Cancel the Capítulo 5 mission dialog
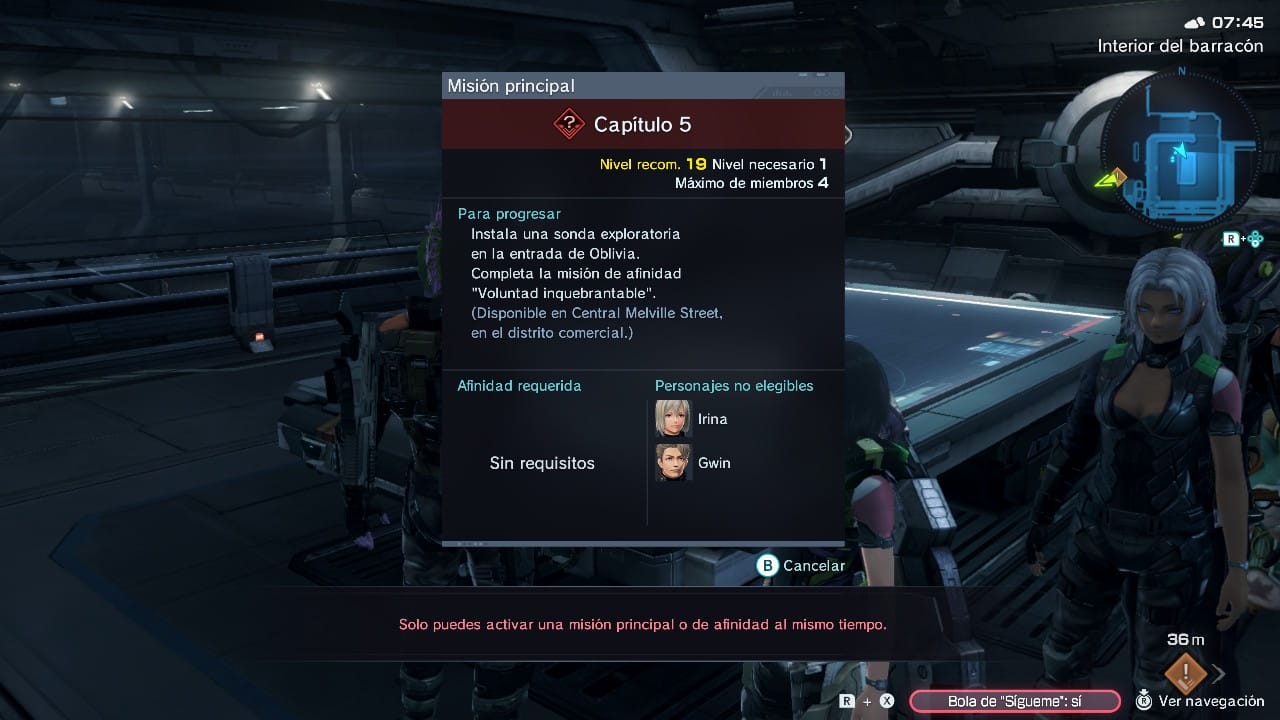Screen dimensions: 1280x720 801,566
